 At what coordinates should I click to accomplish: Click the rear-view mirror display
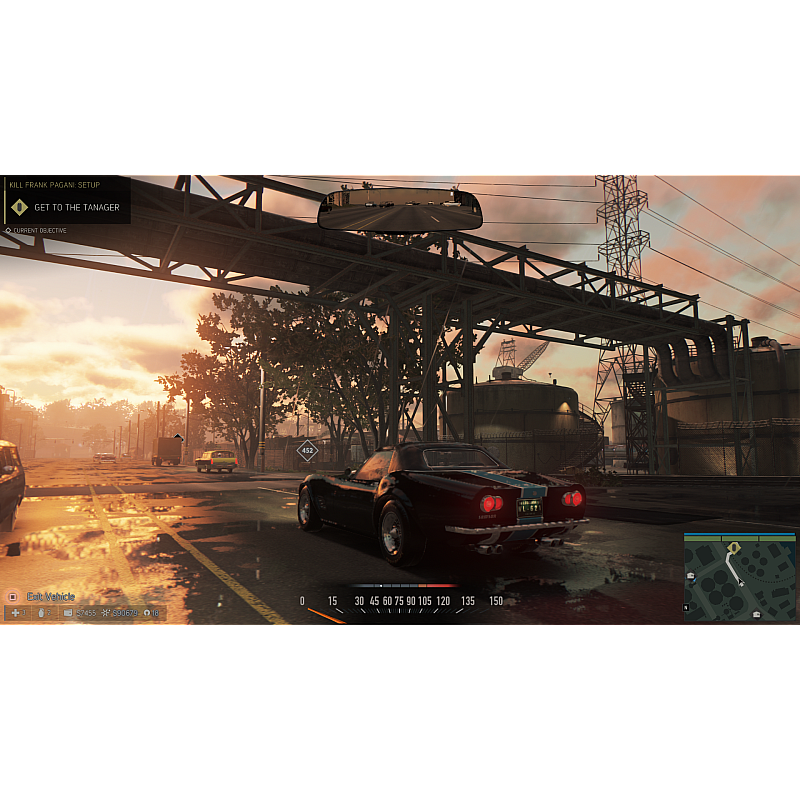[x=400, y=211]
